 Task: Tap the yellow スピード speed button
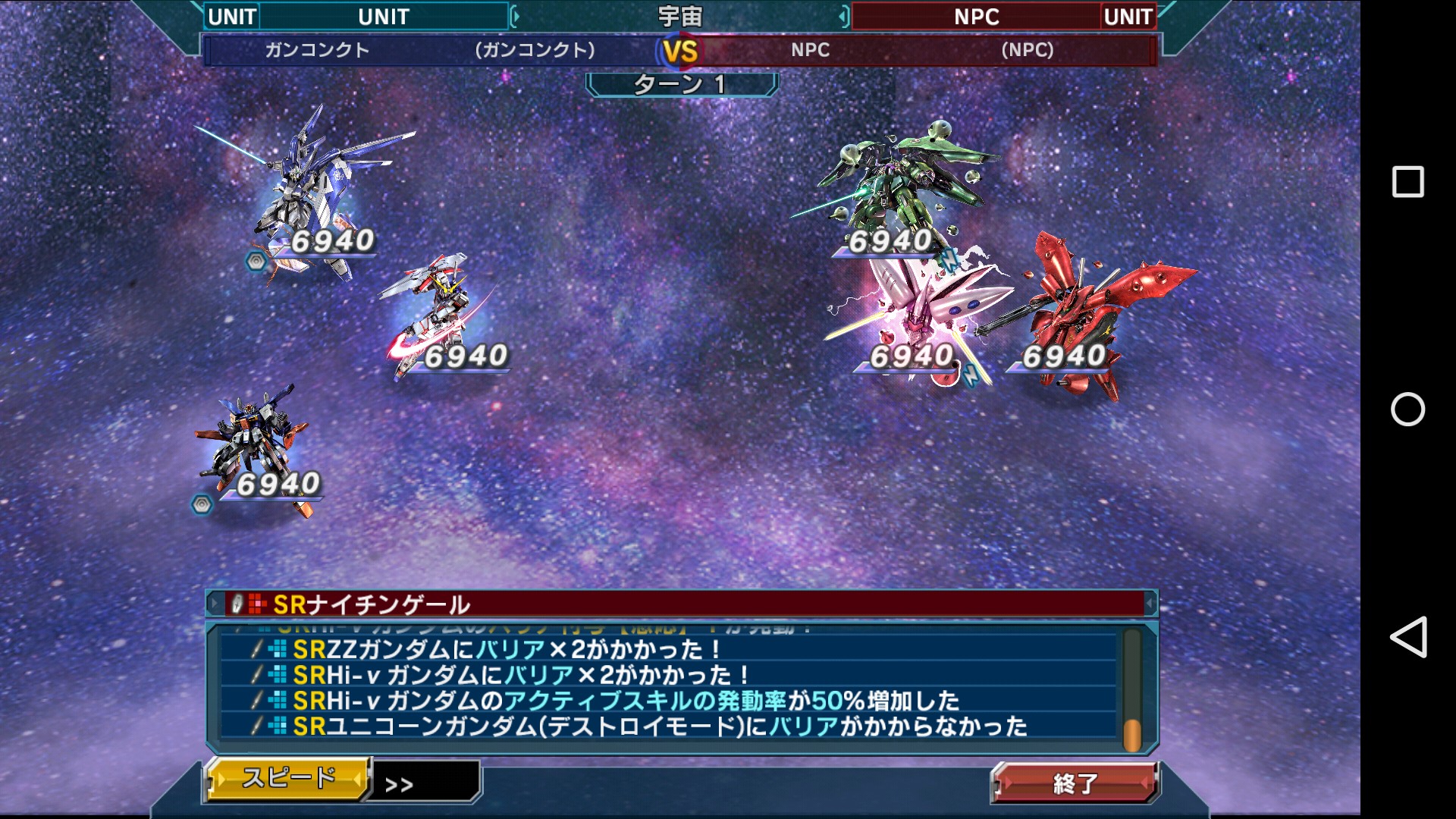[x=288, y=778]
